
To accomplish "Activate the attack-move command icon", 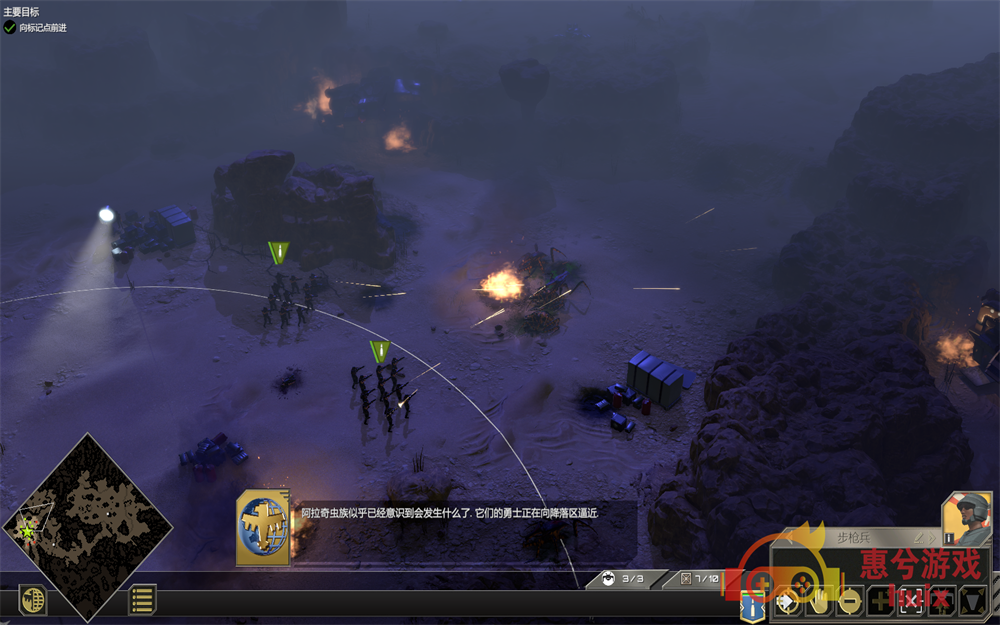I will tap(787, 601).
